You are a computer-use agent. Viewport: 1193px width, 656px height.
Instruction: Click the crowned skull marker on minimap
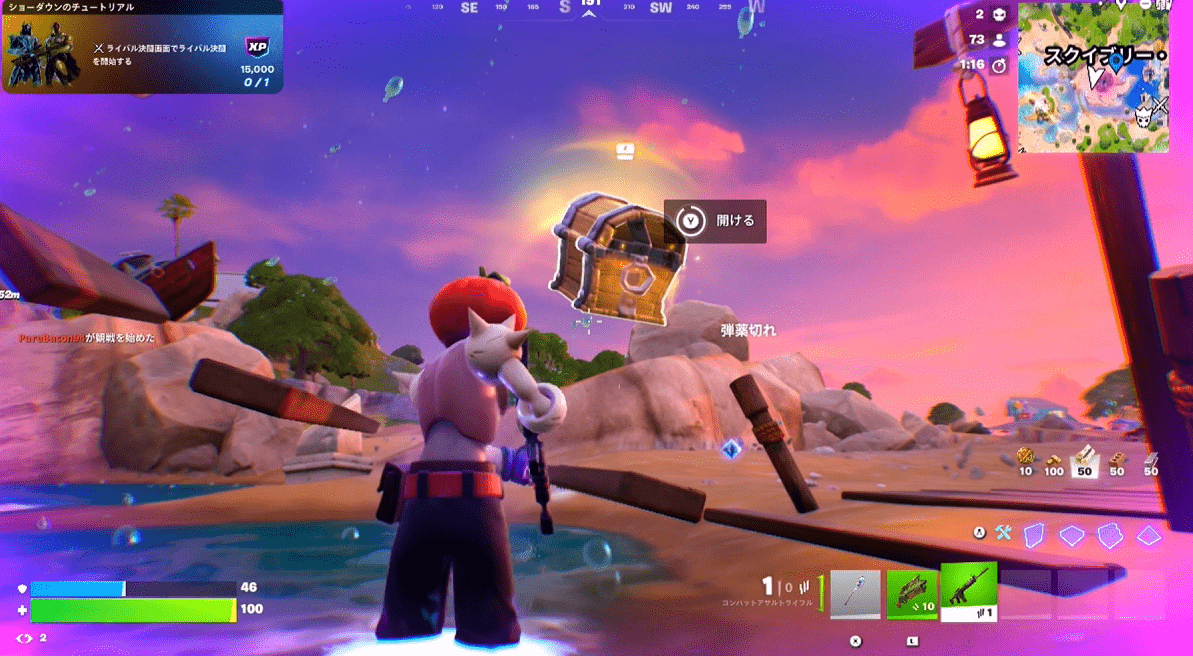1142,118
